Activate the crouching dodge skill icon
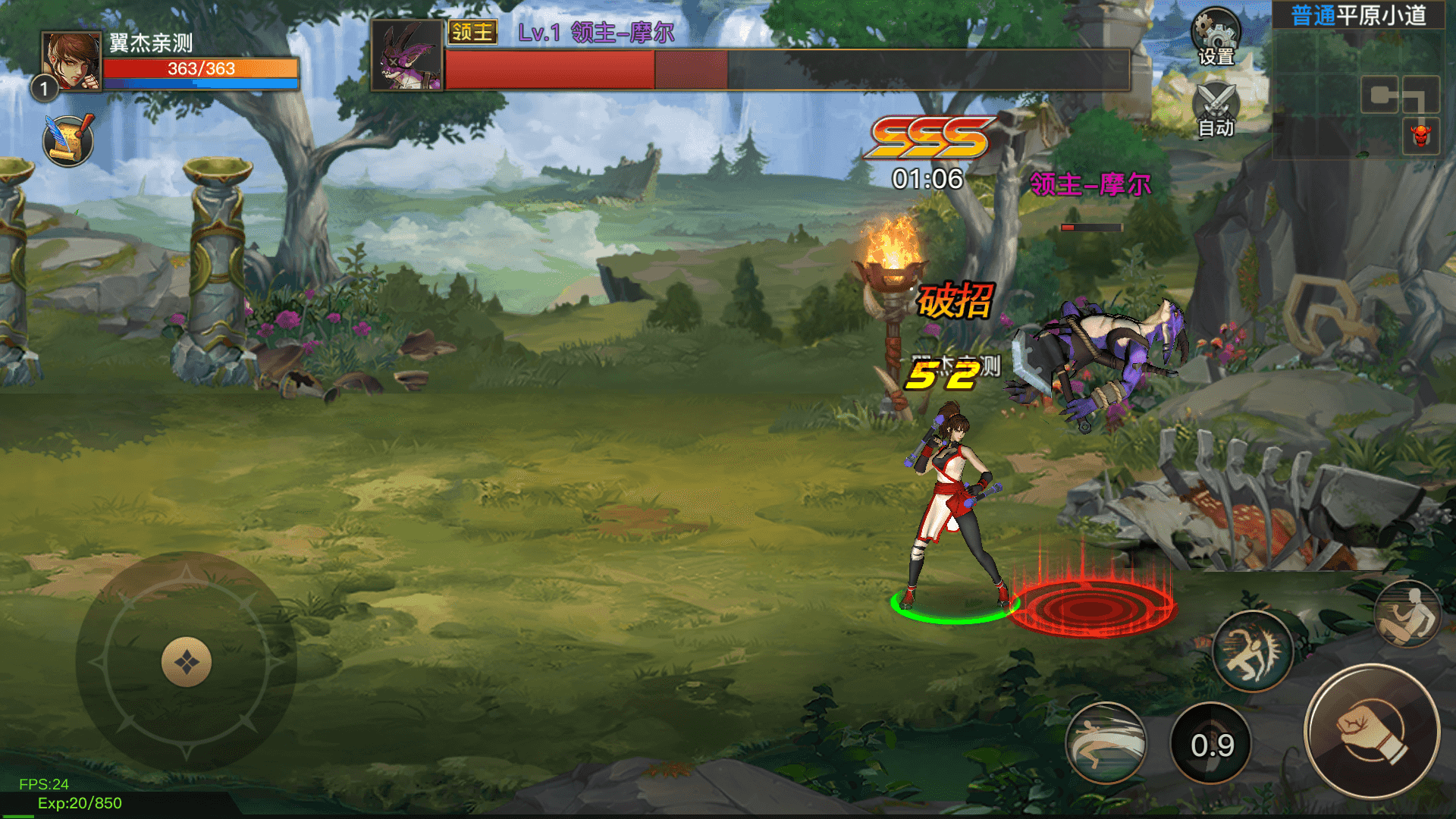Screen dimensions: 1456x819 tap(1407, 614)
